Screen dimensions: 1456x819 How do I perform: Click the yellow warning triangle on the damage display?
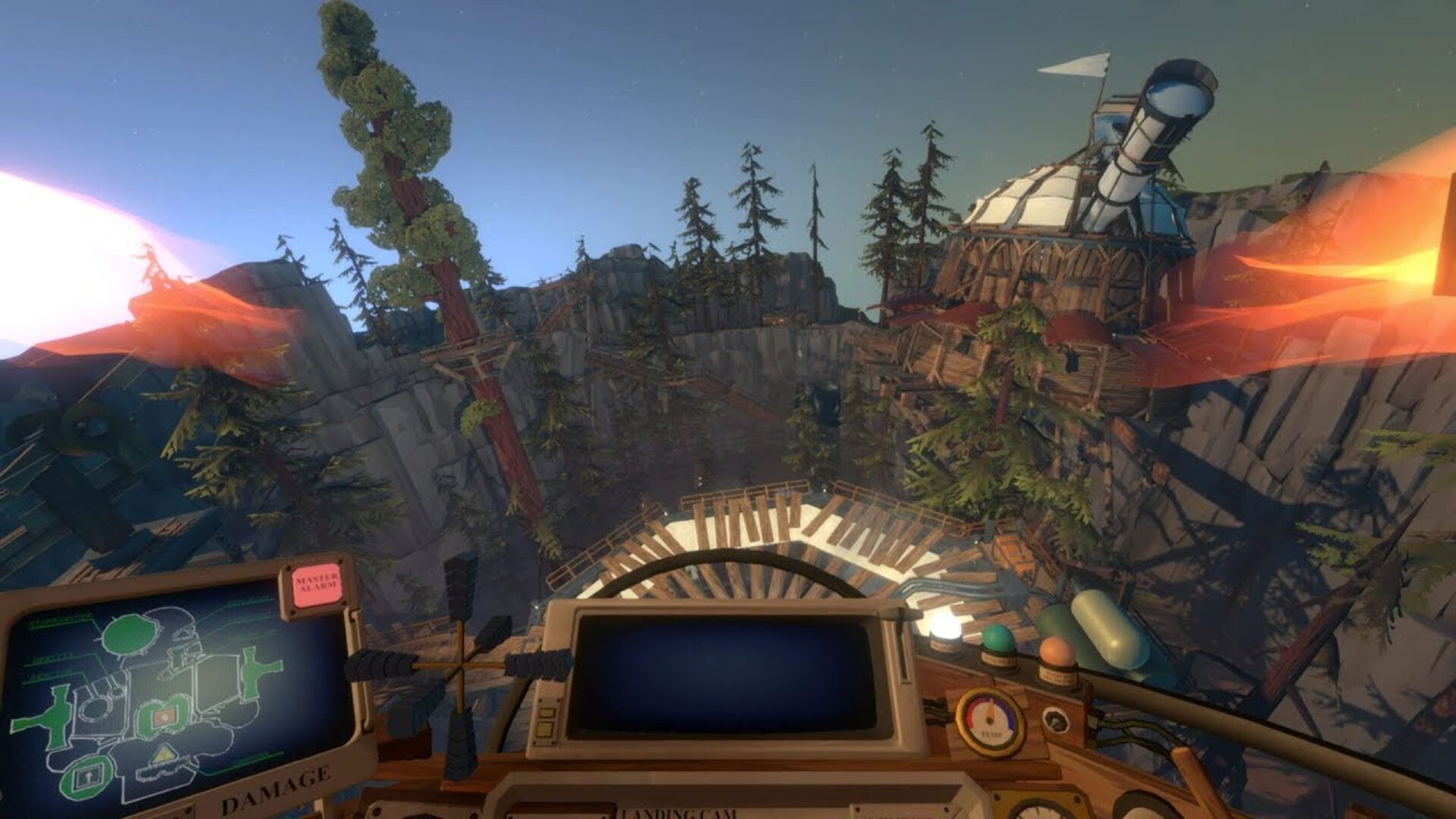coord(165,753)
